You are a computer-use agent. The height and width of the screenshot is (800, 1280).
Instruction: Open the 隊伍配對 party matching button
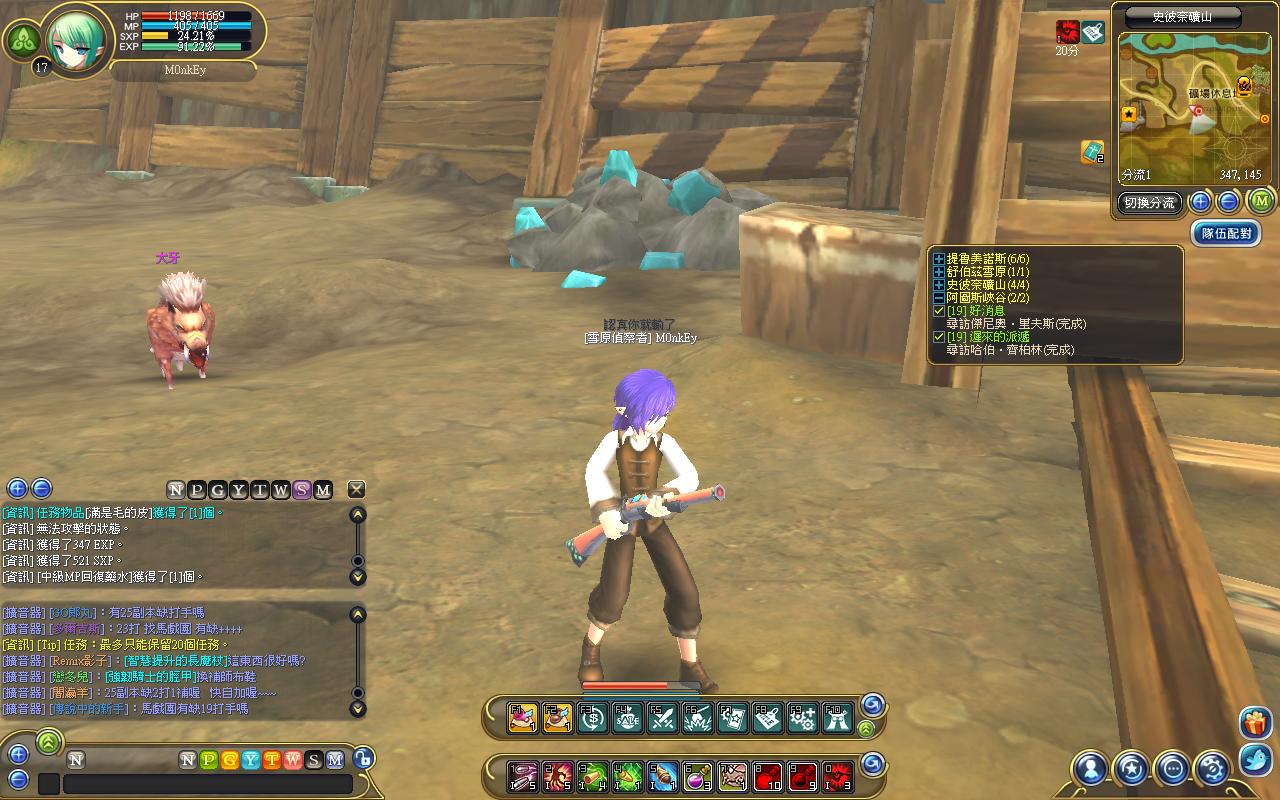(1226, 233)
